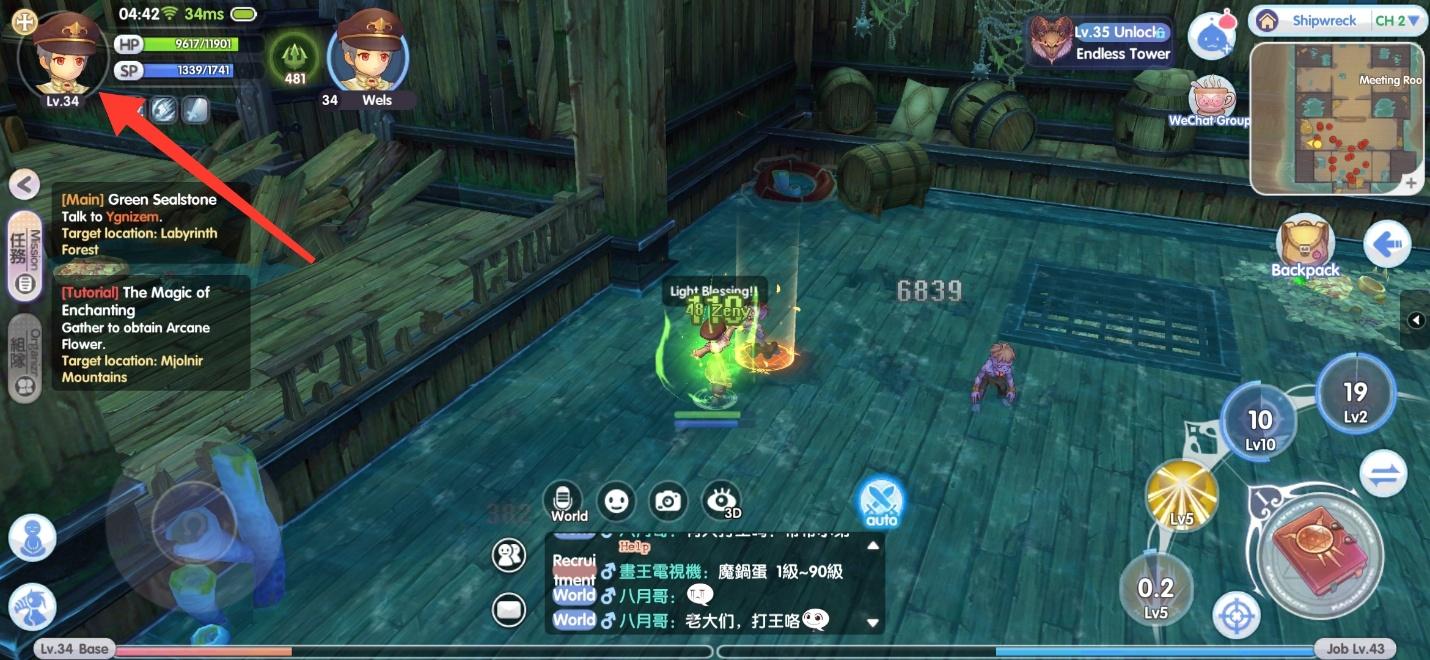Open the WeChat Group icon
The width and height of the screenshot is (1430, 660).
point(1211,101)
